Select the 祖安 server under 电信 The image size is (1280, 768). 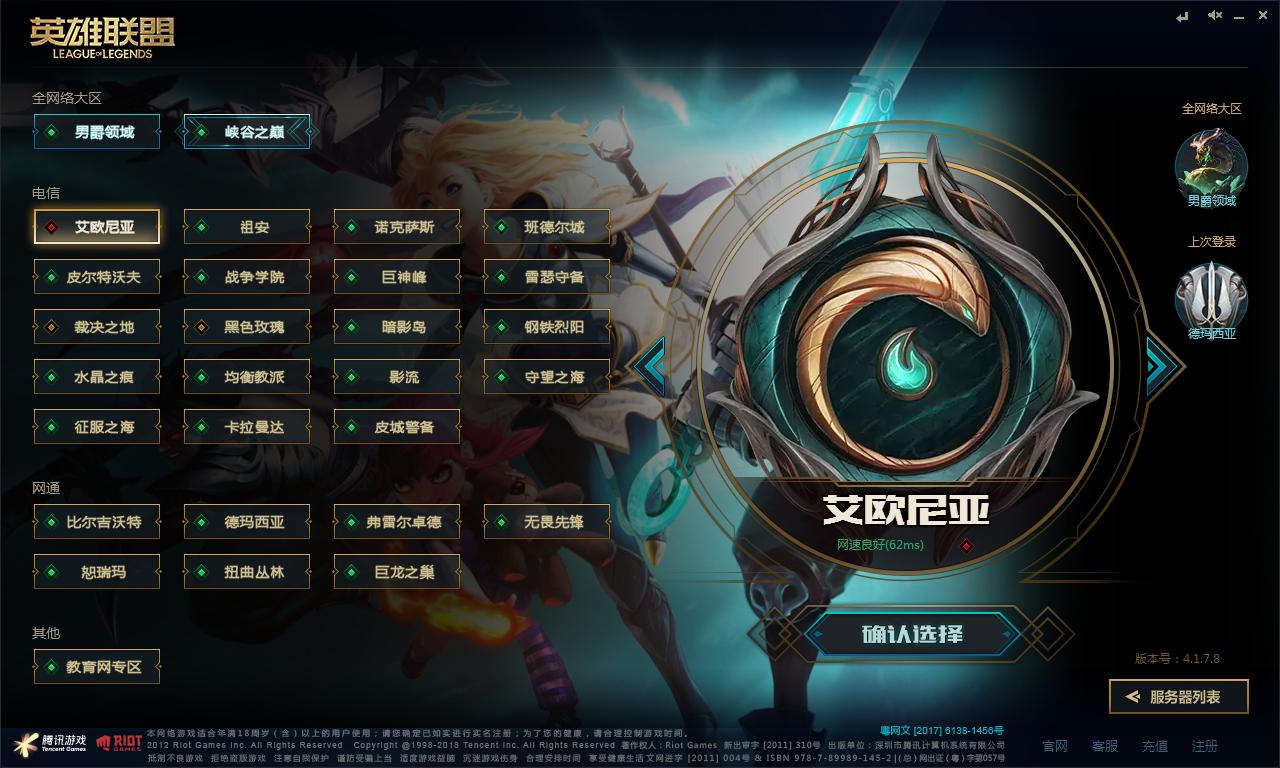click(246, 226)
